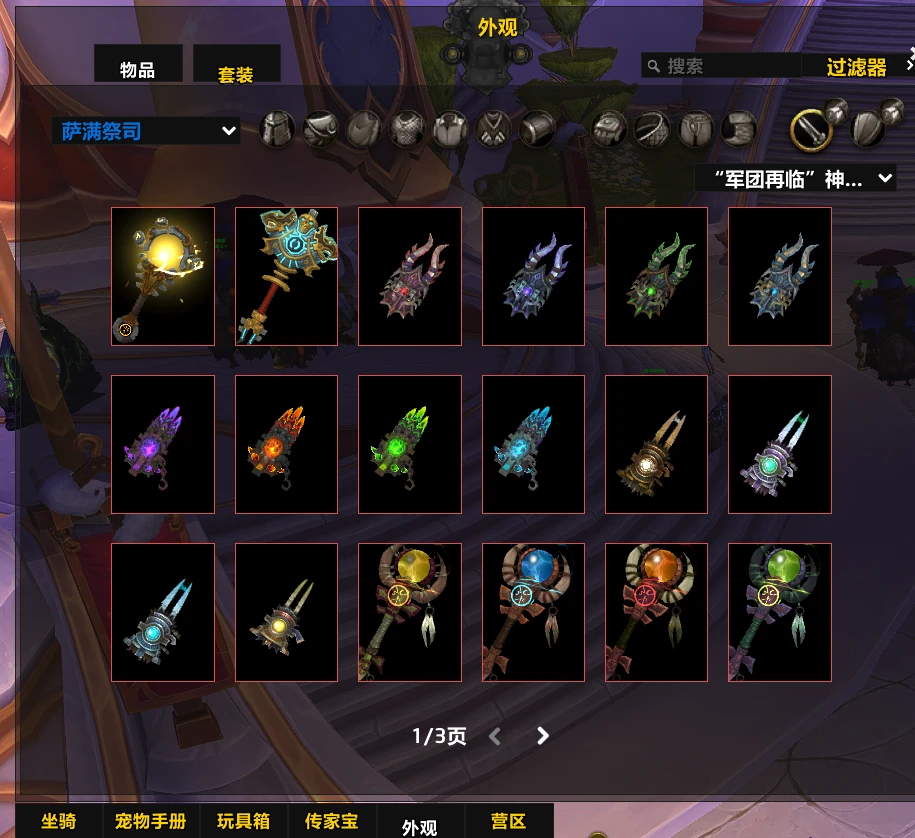
Task: Open the 传家宝 heirlooms tab
Action: pyautogui.click(x=331, y=821)
